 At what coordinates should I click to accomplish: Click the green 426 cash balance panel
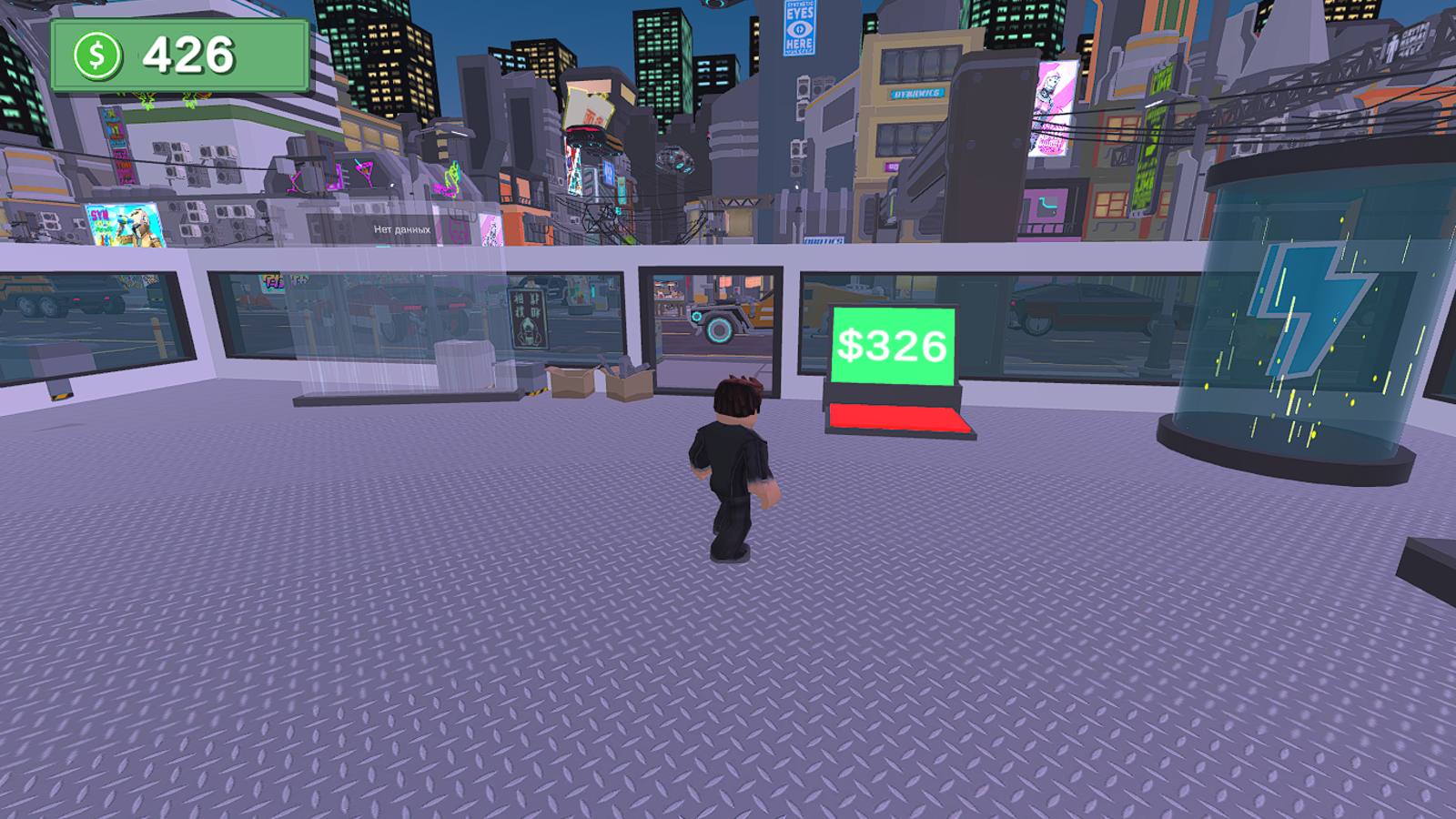point(182,55)
